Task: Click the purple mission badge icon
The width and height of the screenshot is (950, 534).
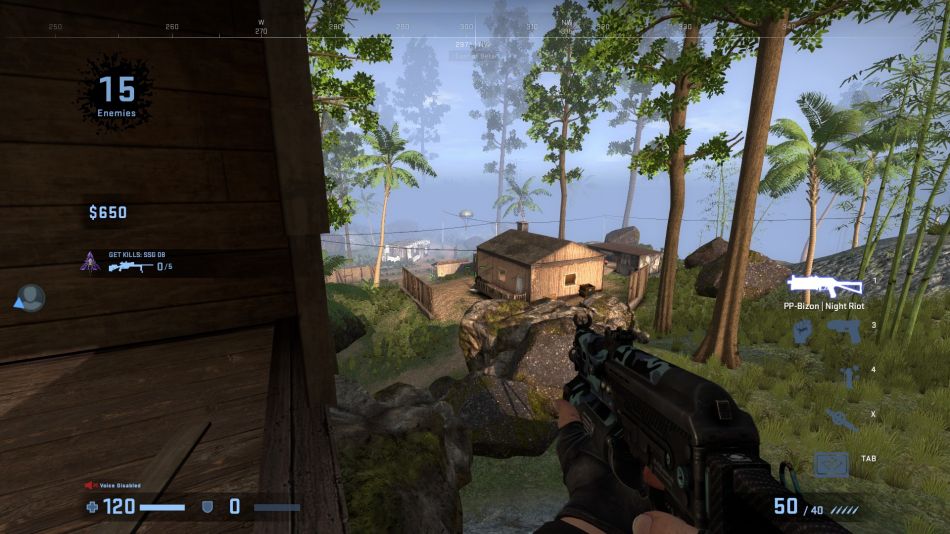Action: pyautogui.click(x=90, y=262)
